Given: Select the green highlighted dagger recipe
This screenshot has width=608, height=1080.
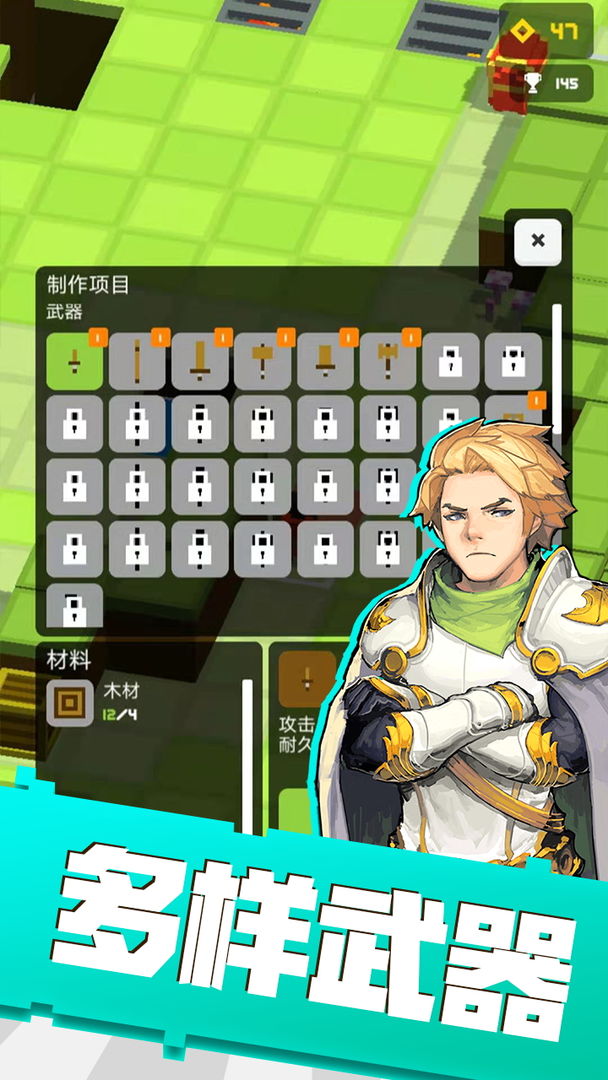Looking at the screenshot, I should [74, 360].
